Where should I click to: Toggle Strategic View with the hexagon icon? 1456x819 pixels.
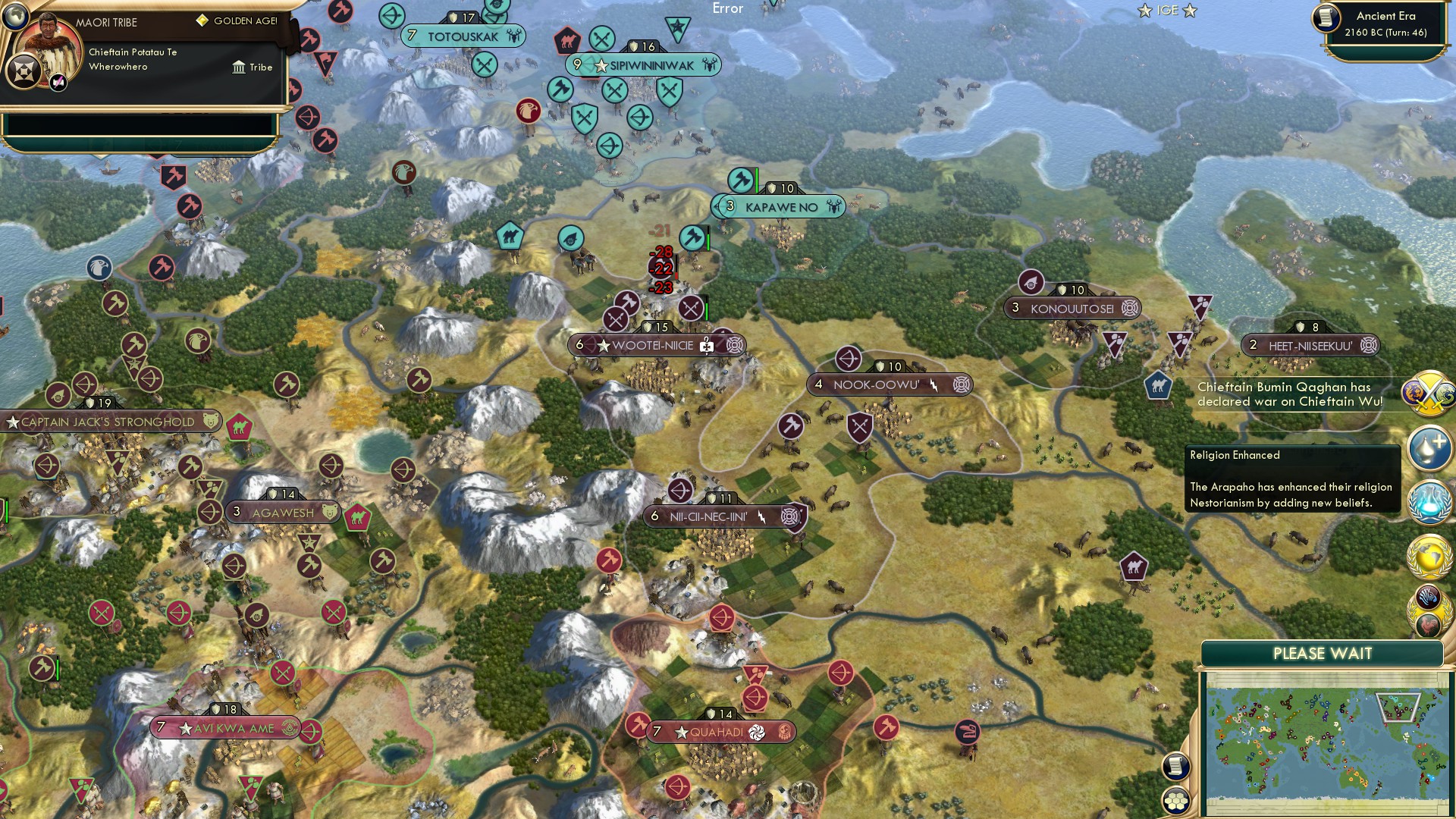(x=1175, y=799)
